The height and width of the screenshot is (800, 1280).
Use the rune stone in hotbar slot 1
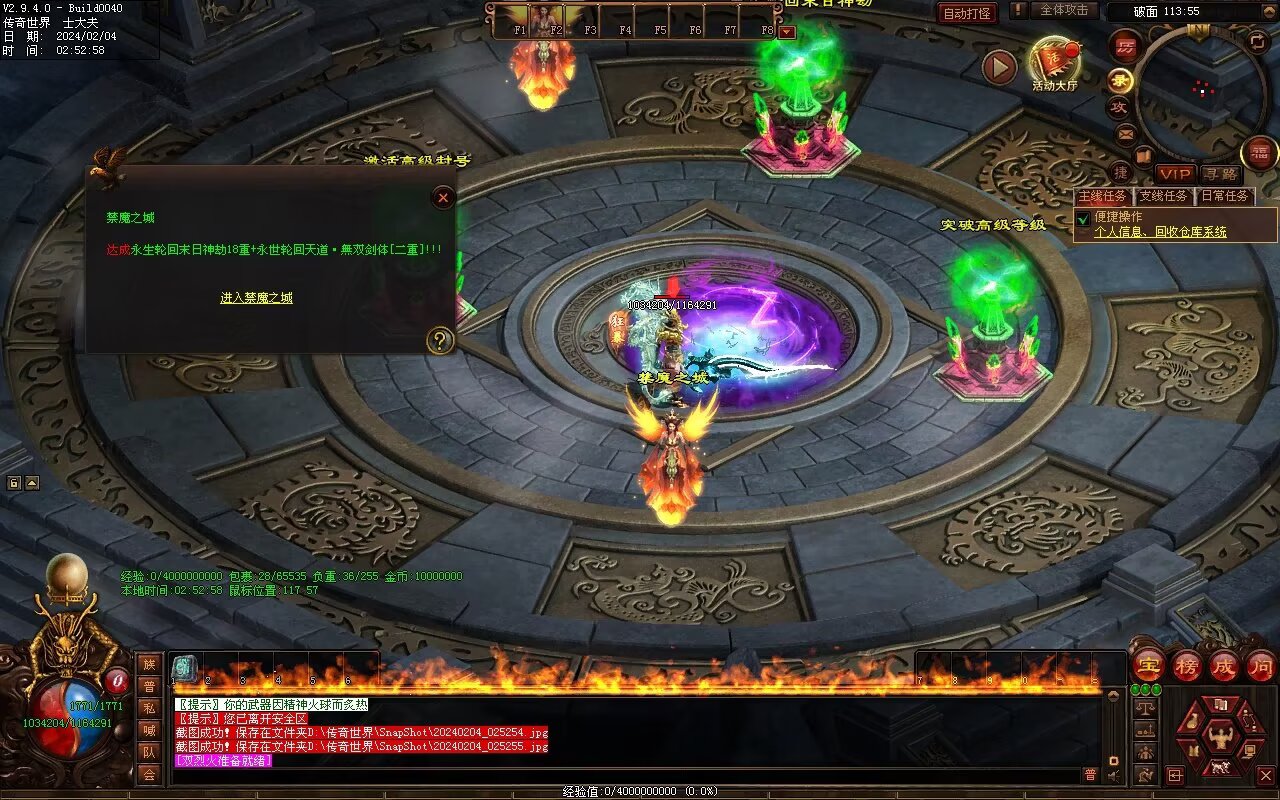[x=184, y=668]
